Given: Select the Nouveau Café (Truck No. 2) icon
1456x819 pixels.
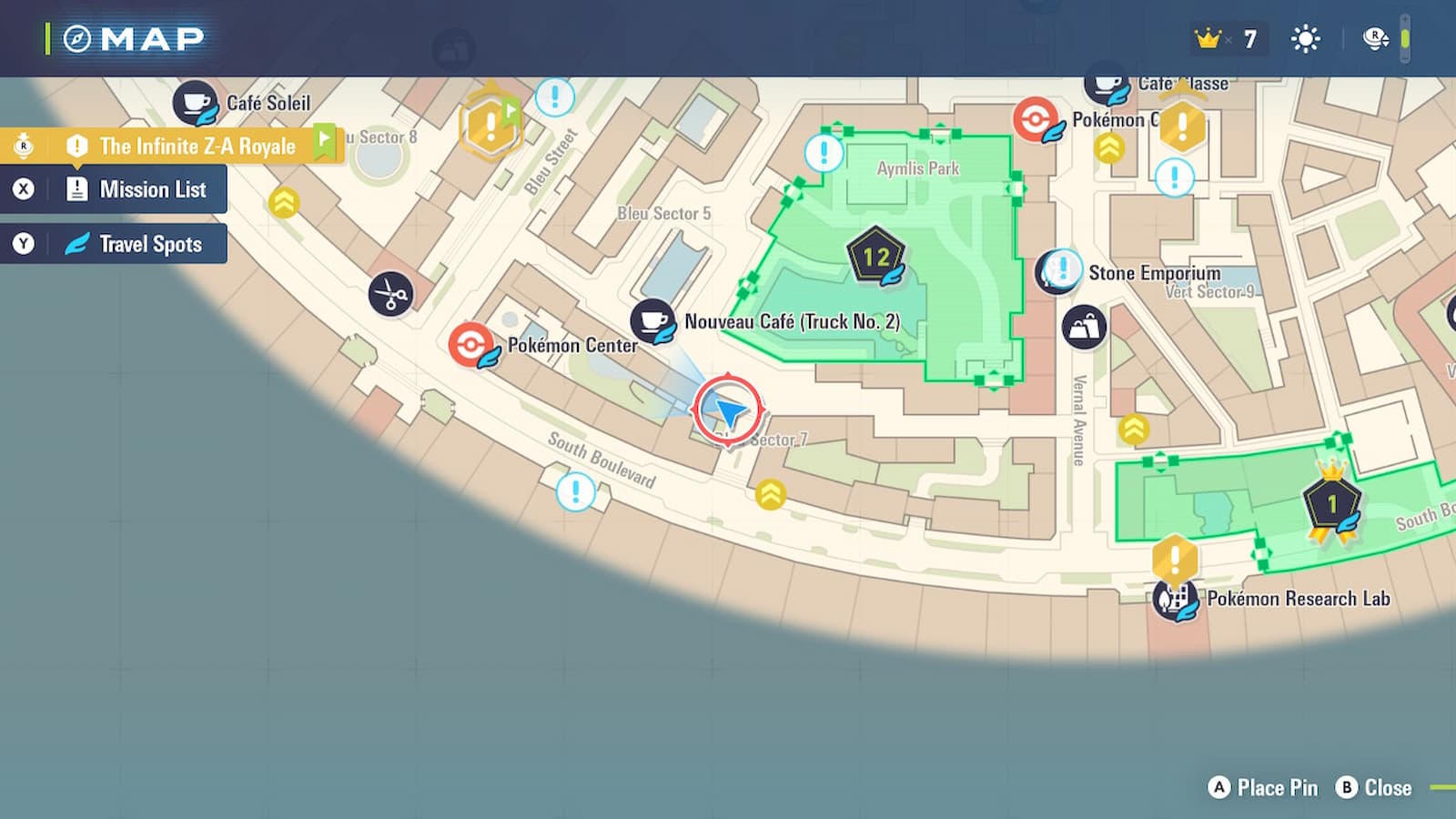Looking at the screenshot, I should click(652, 321).
